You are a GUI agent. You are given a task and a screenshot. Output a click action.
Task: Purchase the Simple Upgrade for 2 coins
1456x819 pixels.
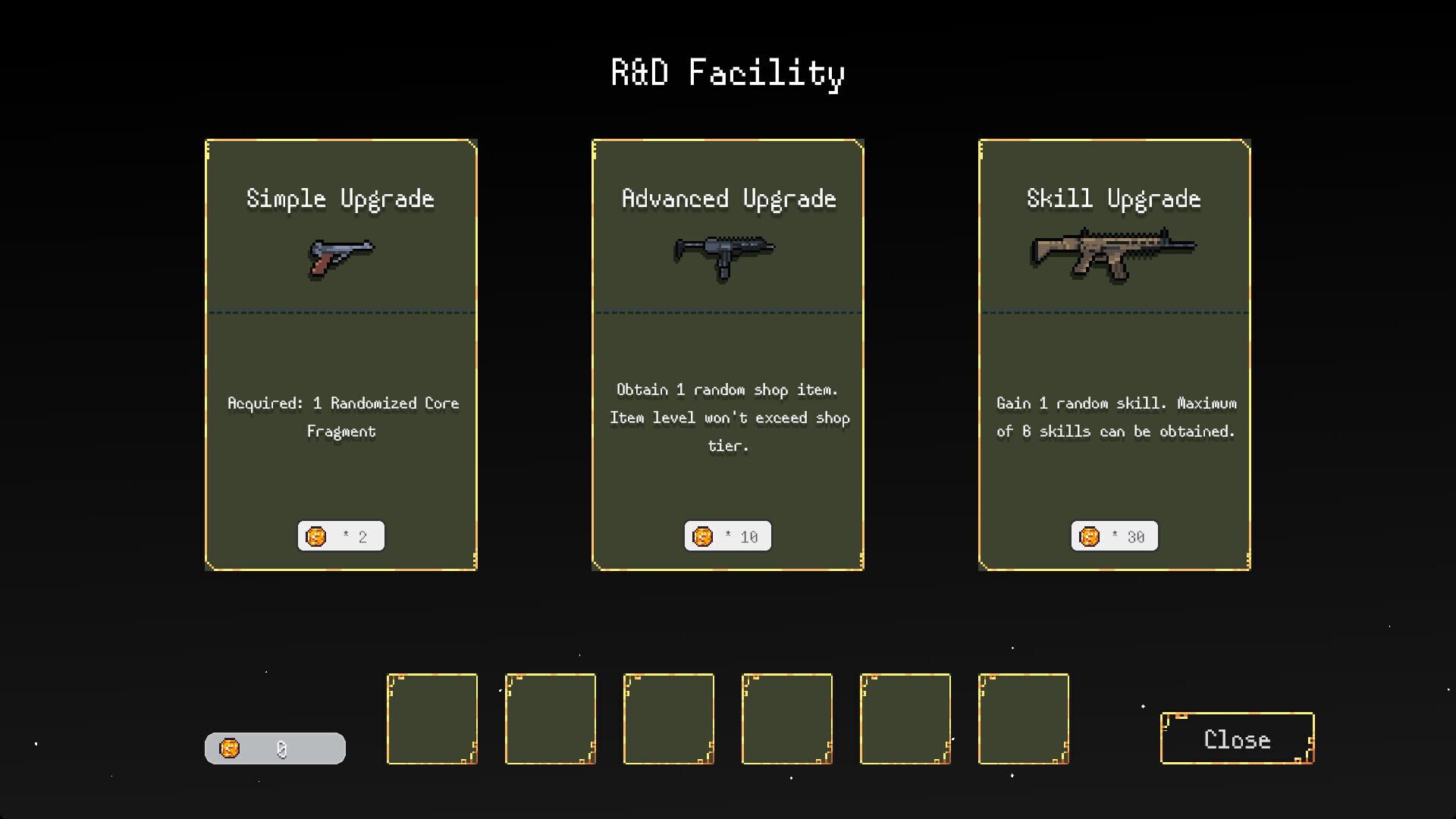(340, 535)
